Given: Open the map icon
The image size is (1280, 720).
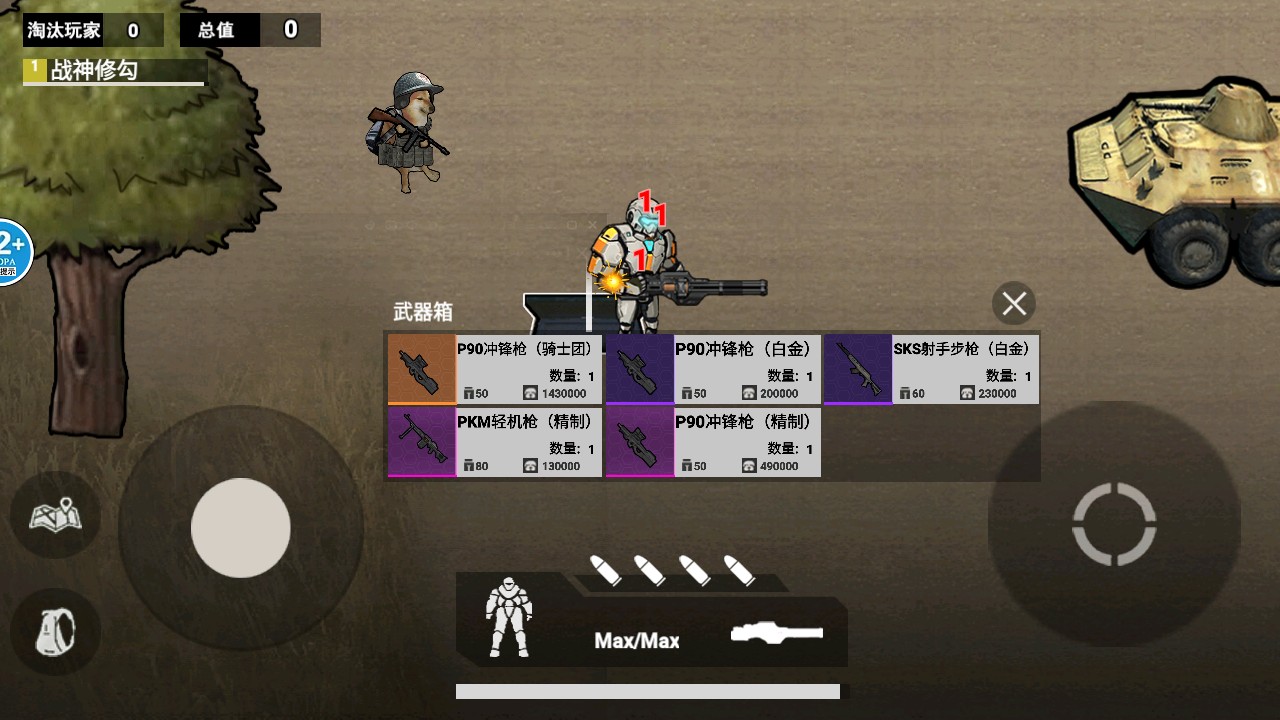Looking at the screenshot, I should click(55, 516).
